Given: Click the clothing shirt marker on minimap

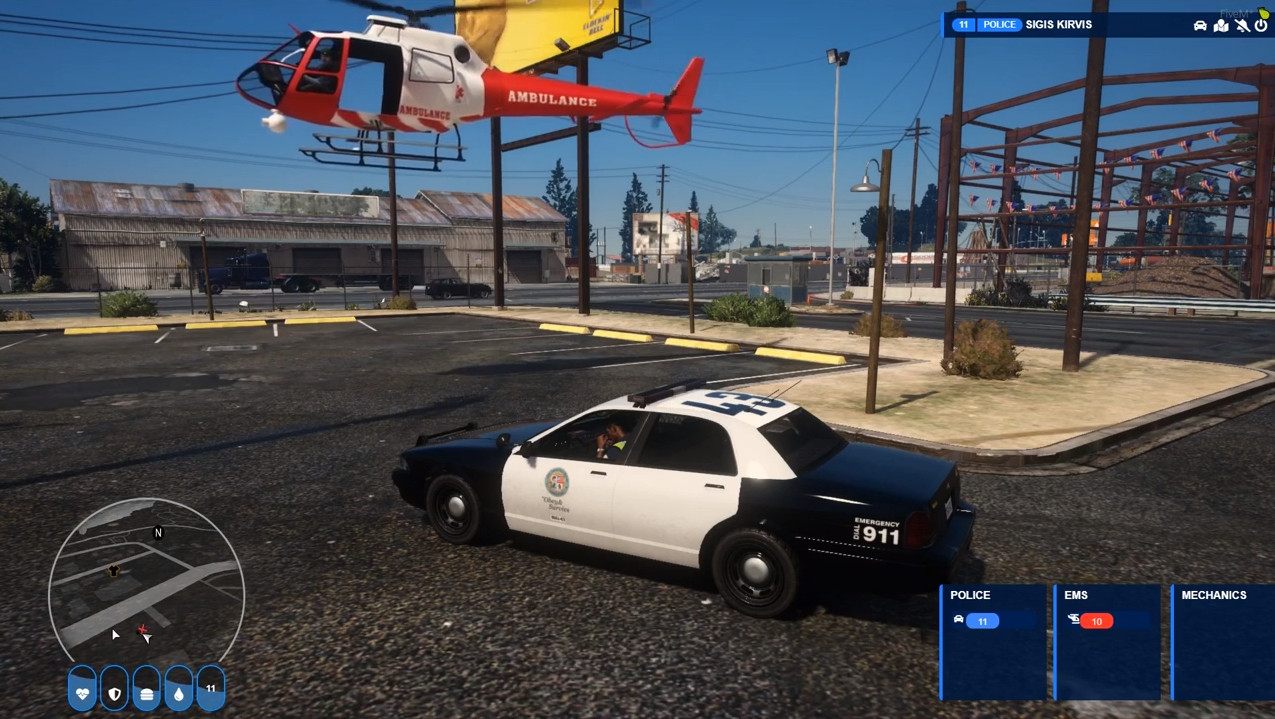Looking at the screenshot, I should pyautogui.click(x=114, y=570).
